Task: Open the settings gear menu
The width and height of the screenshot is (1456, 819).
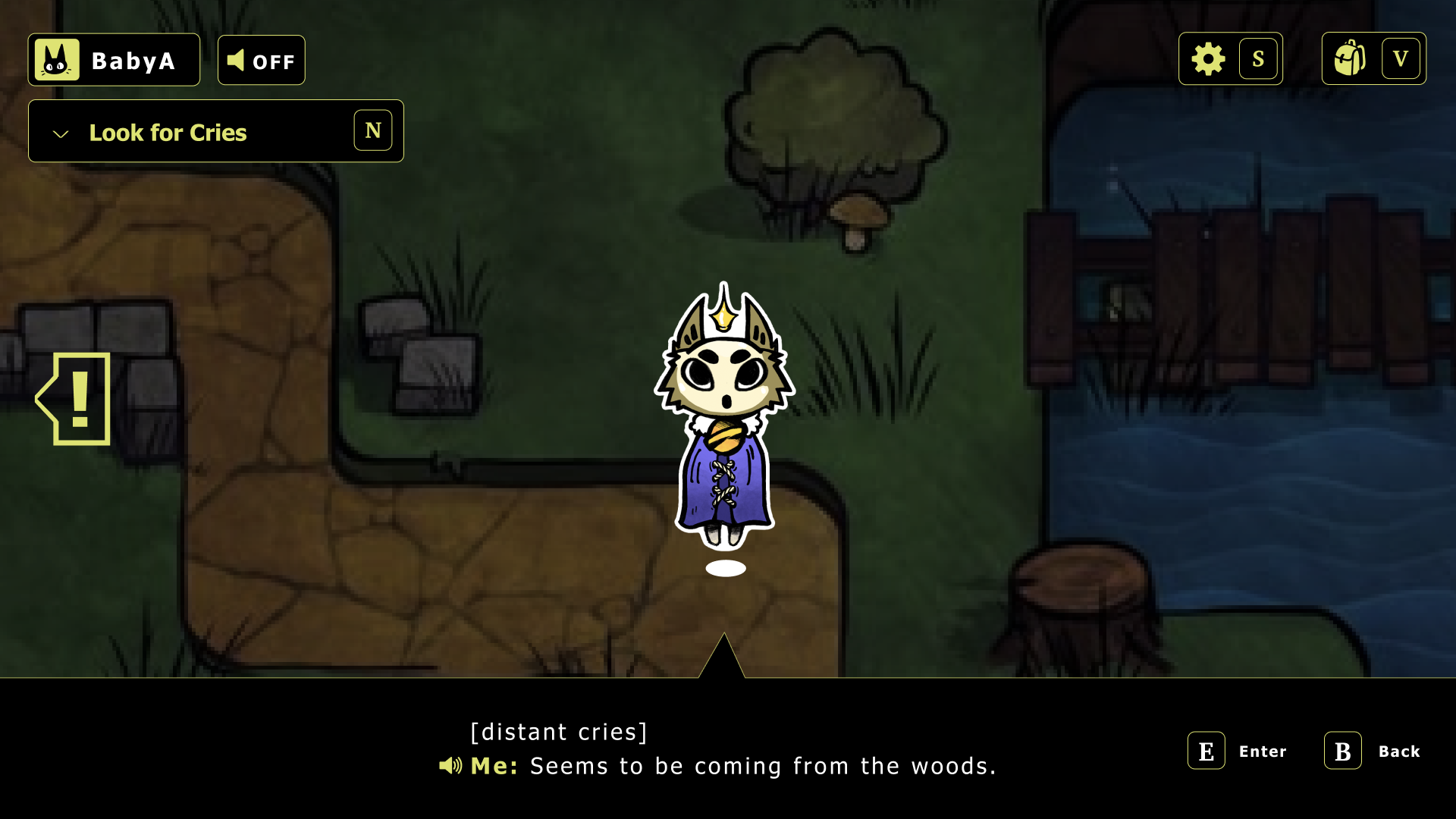Action: click(1209, 58)
